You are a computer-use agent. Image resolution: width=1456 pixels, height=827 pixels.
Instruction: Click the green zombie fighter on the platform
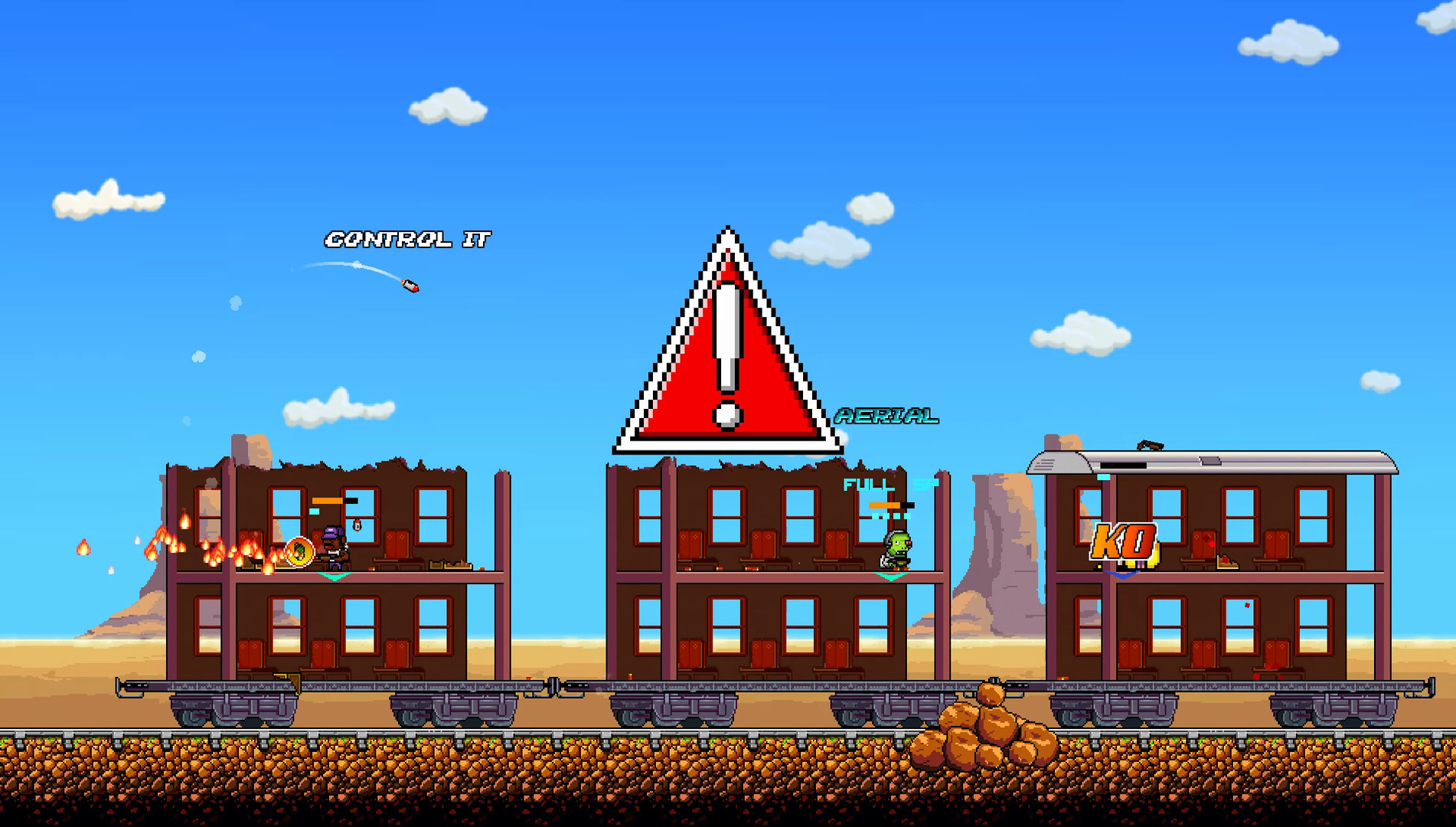[x=896, y=544]
